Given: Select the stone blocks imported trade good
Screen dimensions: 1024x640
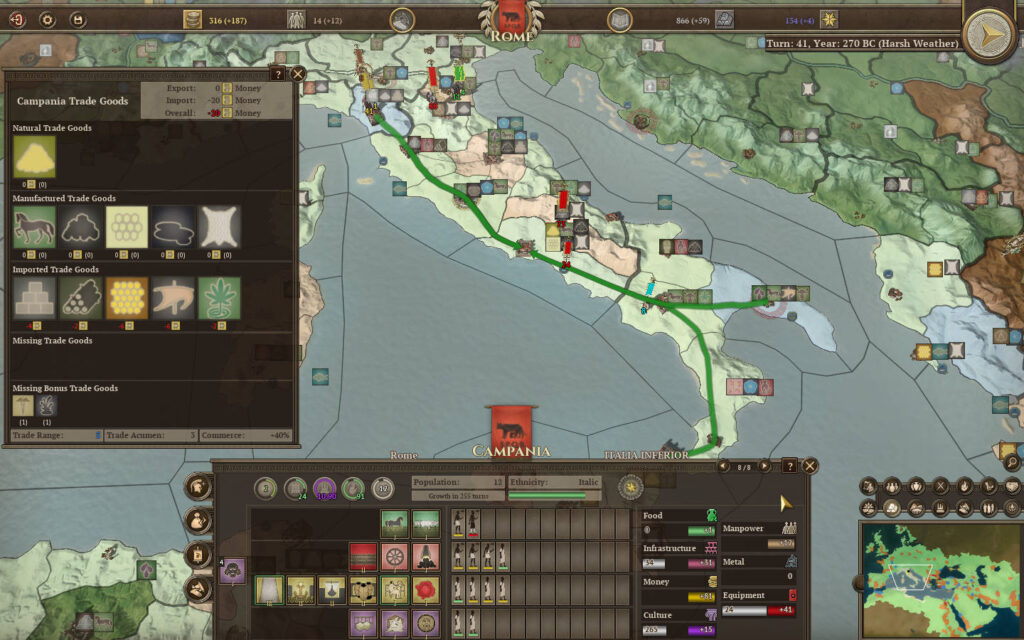Looking at the screenshot, I should coord(34,298).
